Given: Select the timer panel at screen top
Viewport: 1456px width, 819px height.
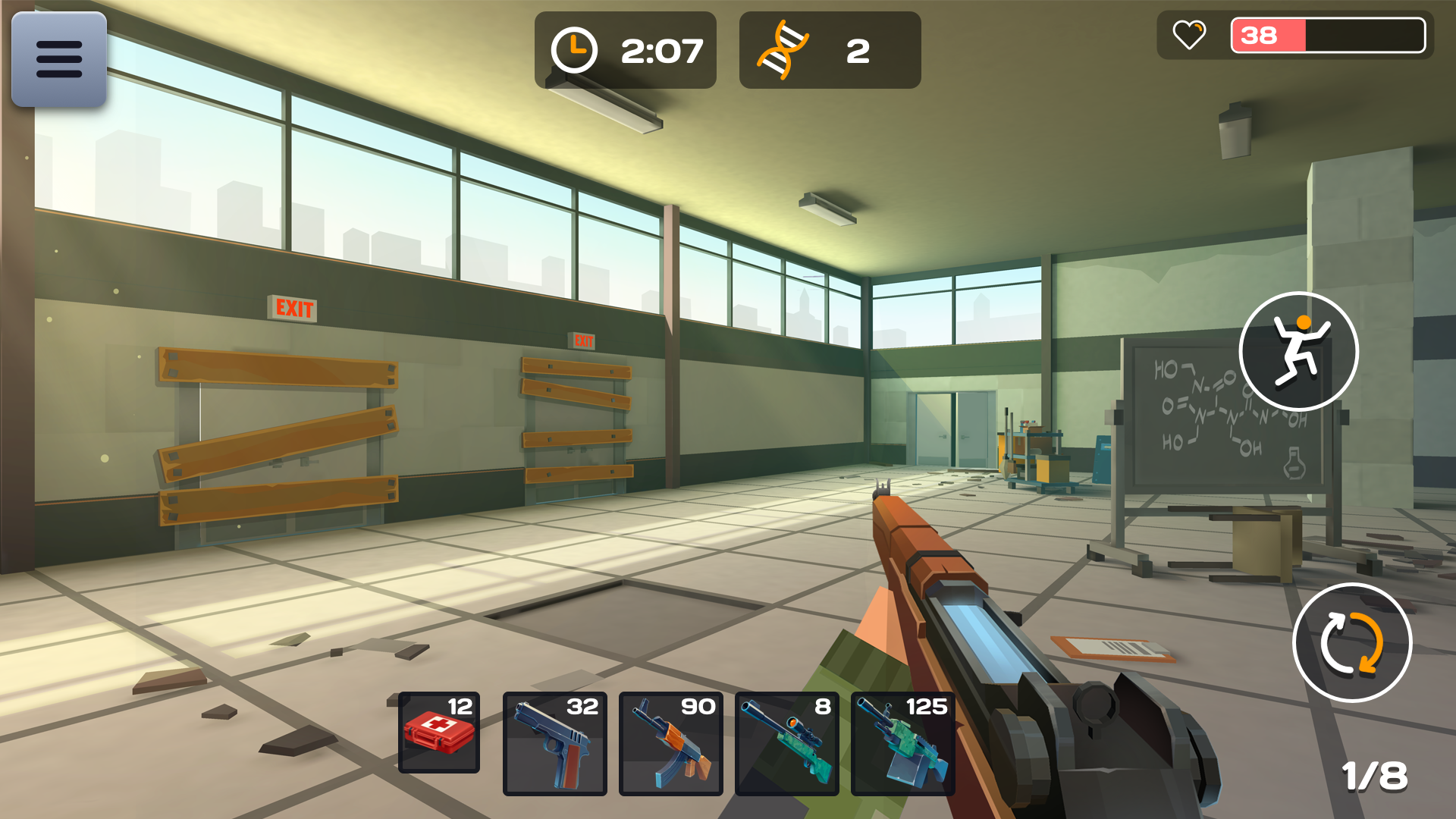Looking at the screenshot, I should coord(625,50).
